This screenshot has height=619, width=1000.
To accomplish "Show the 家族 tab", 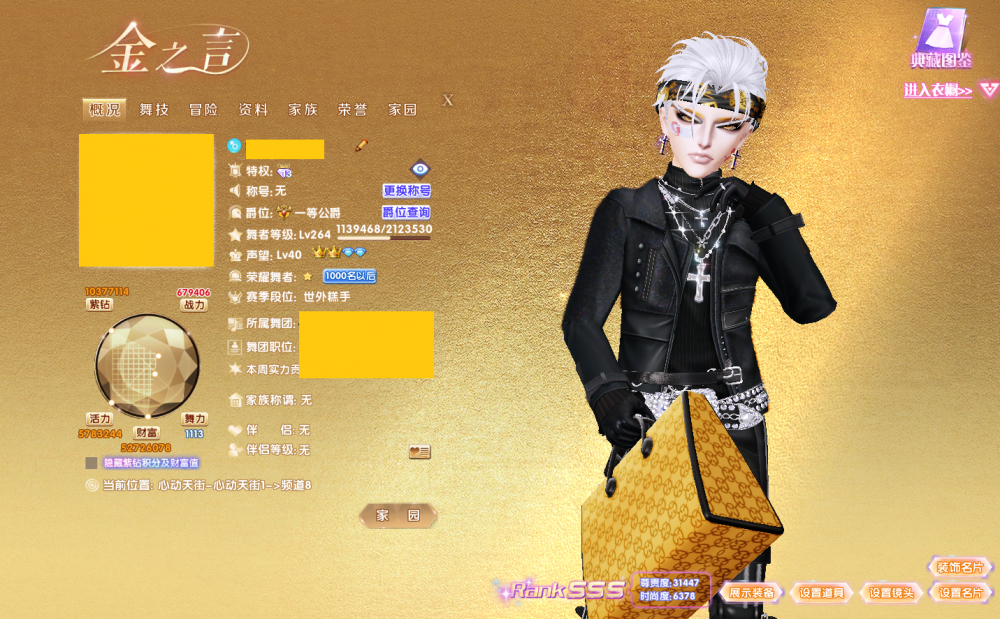I will coord(303,110).
